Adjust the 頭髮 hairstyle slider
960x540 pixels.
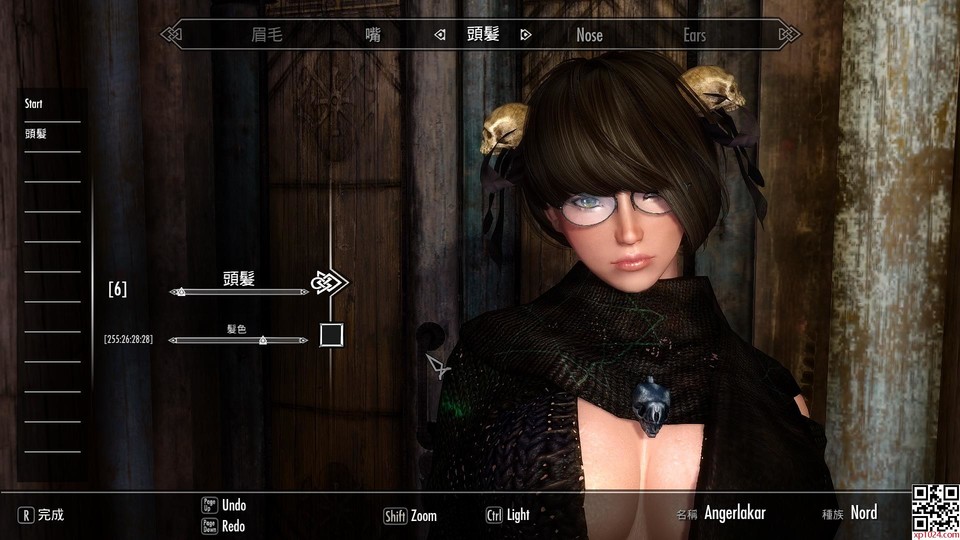[x=238, y=292]
